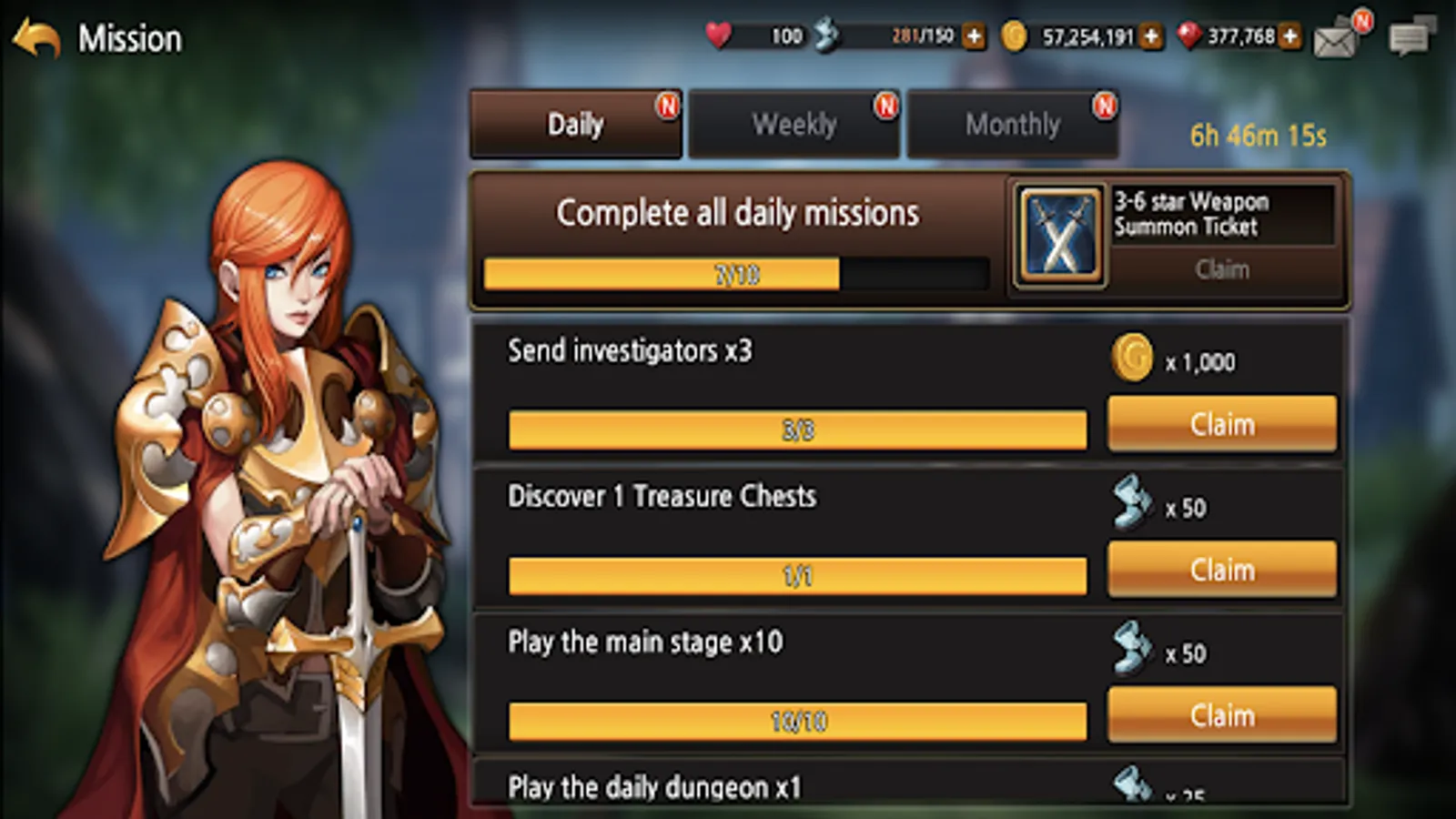
Task: Claim the Discover 1 Treasure Chests reward
Action: pyautogui.click(x=1221, y=569)
